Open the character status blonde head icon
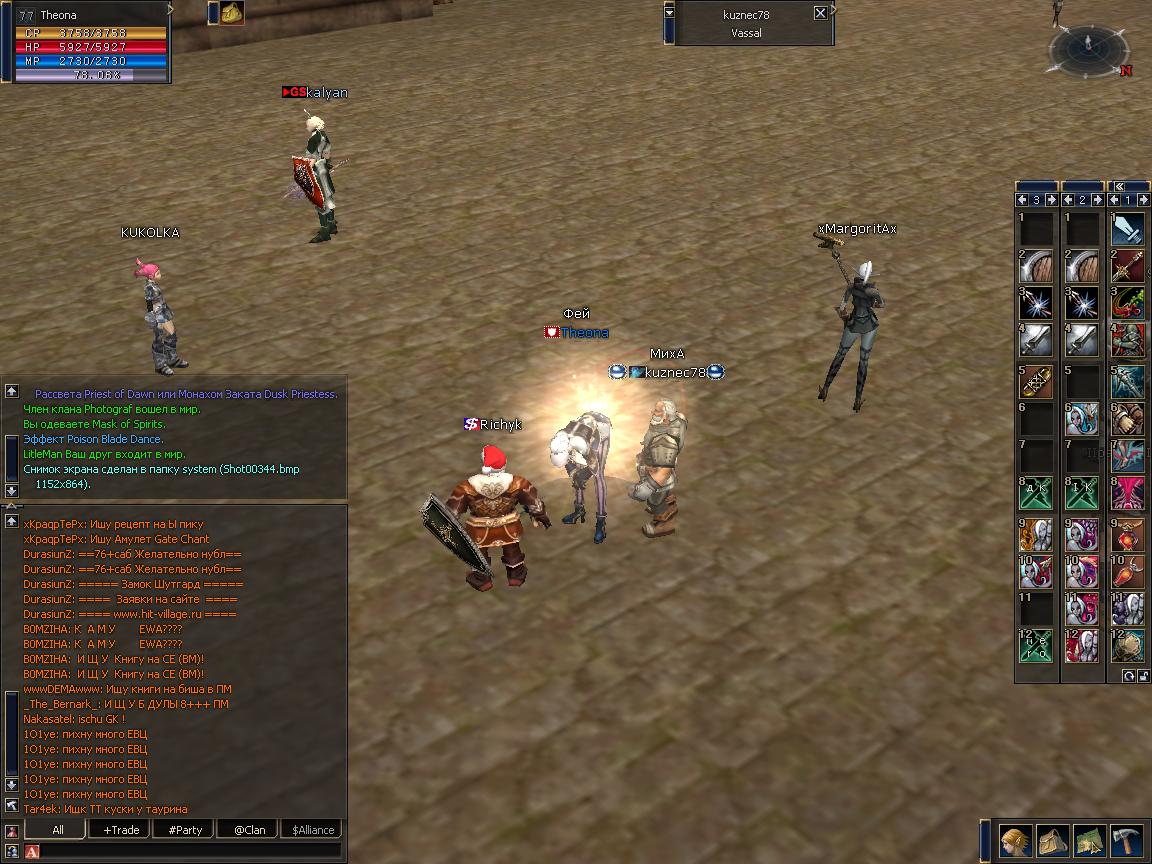The width and height of the screenshot is (1152, 864). click(1016, 841)
